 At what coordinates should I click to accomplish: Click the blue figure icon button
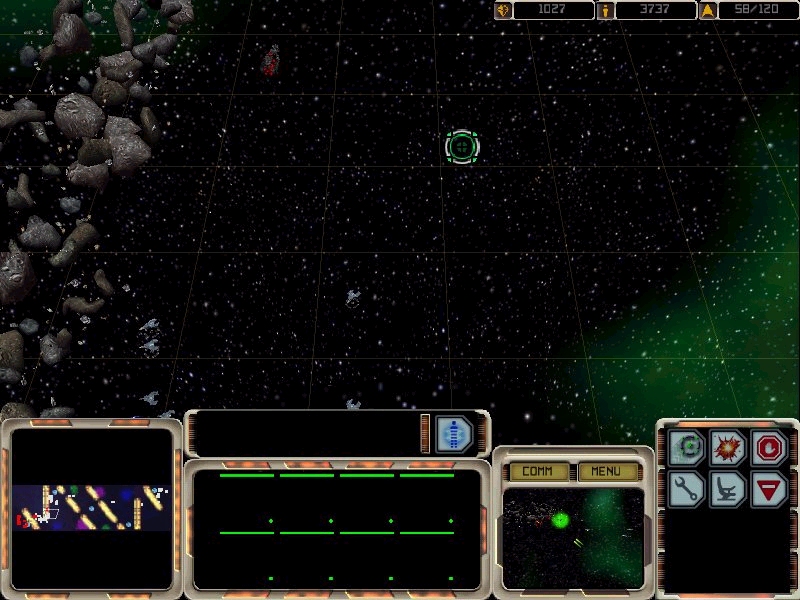pyautogui.click(x=453, y=434)
